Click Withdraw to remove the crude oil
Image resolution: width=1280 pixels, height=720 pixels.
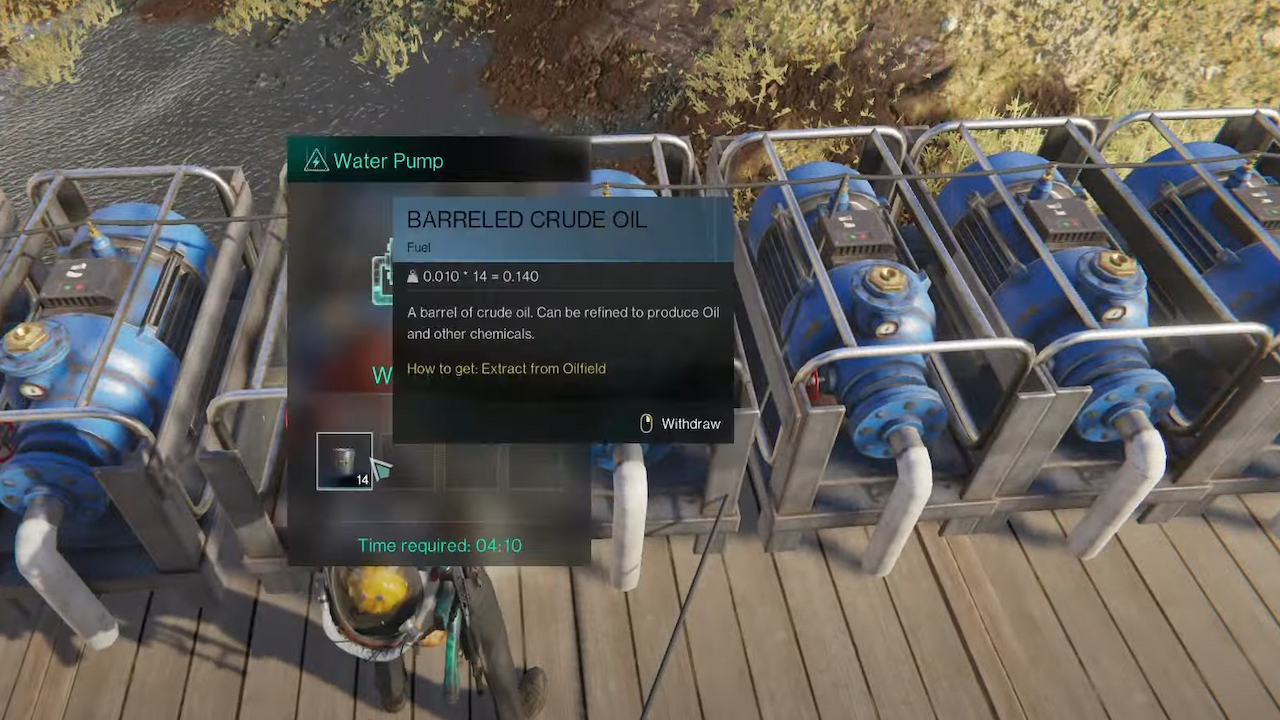690,423
